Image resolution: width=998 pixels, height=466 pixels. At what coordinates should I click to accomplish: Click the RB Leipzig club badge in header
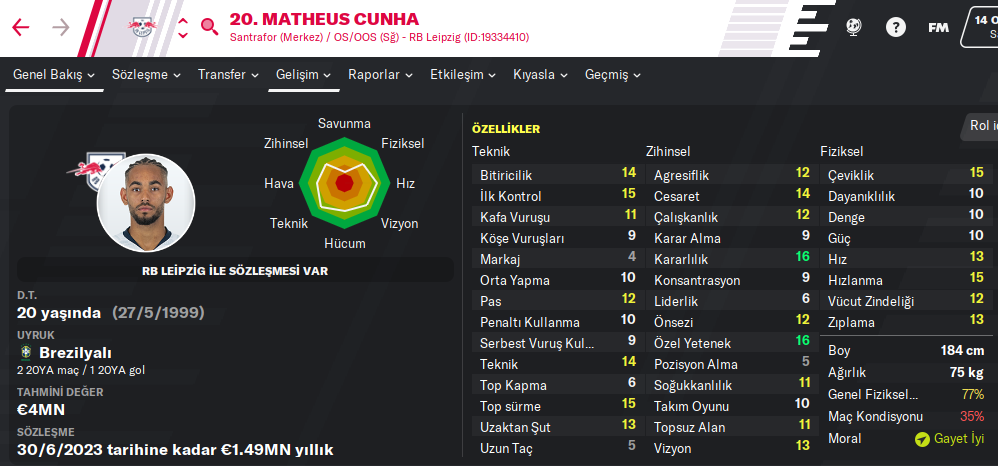[x=141, y=27]
